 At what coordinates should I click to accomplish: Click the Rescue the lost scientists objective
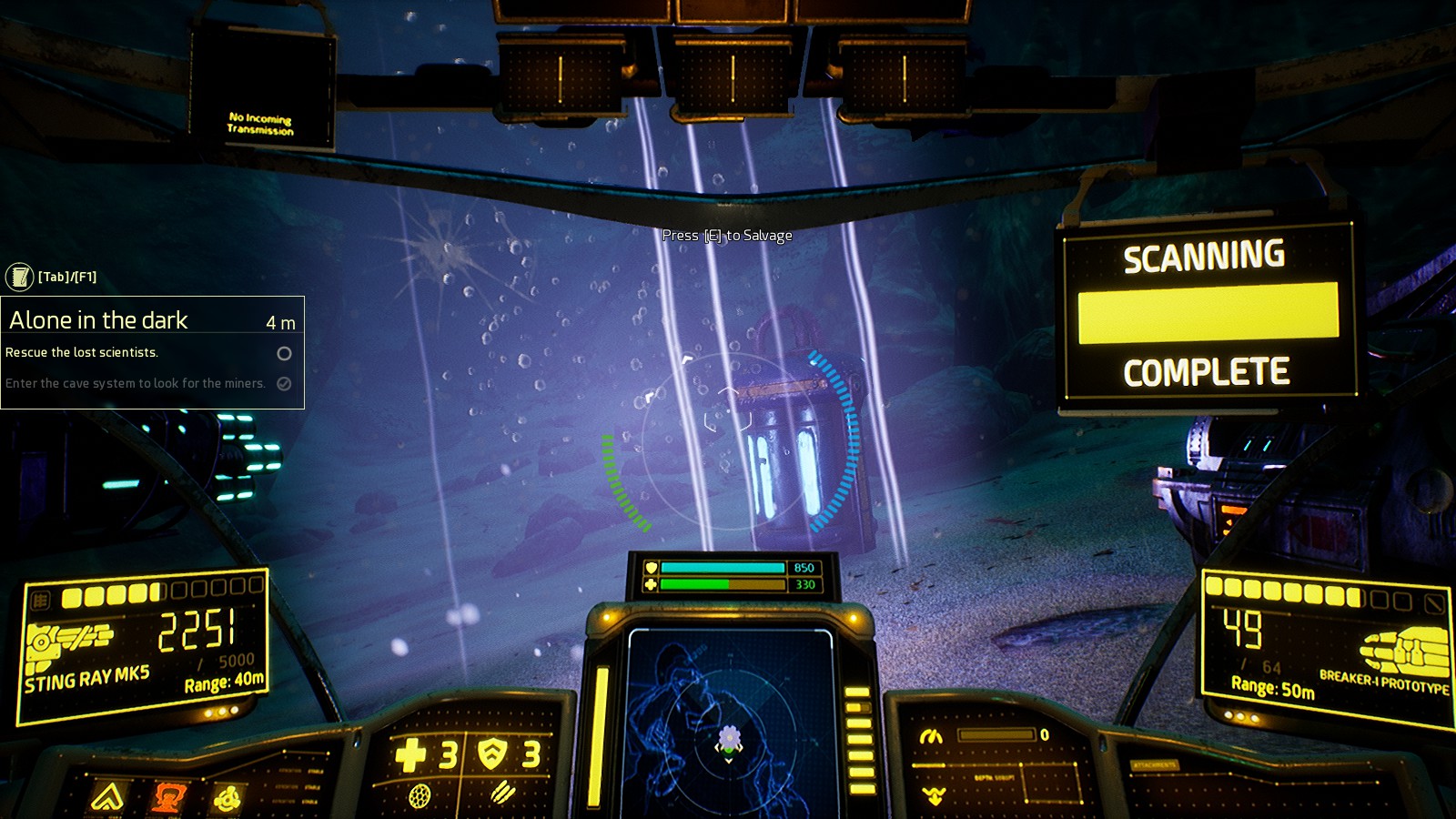82,353
